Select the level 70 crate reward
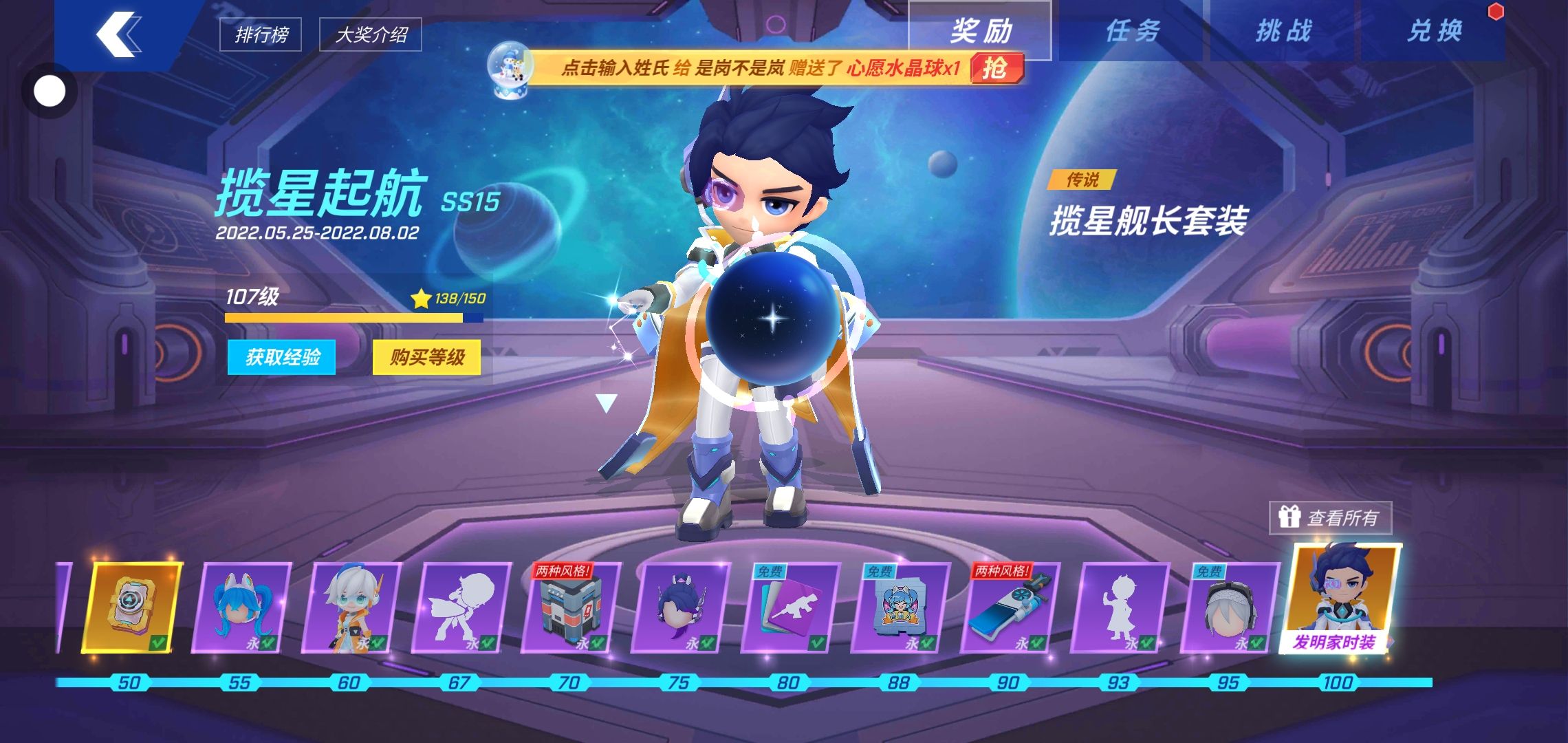Image resolution: width=1568 pixels, height=743 pixels. tap(569, 607)
